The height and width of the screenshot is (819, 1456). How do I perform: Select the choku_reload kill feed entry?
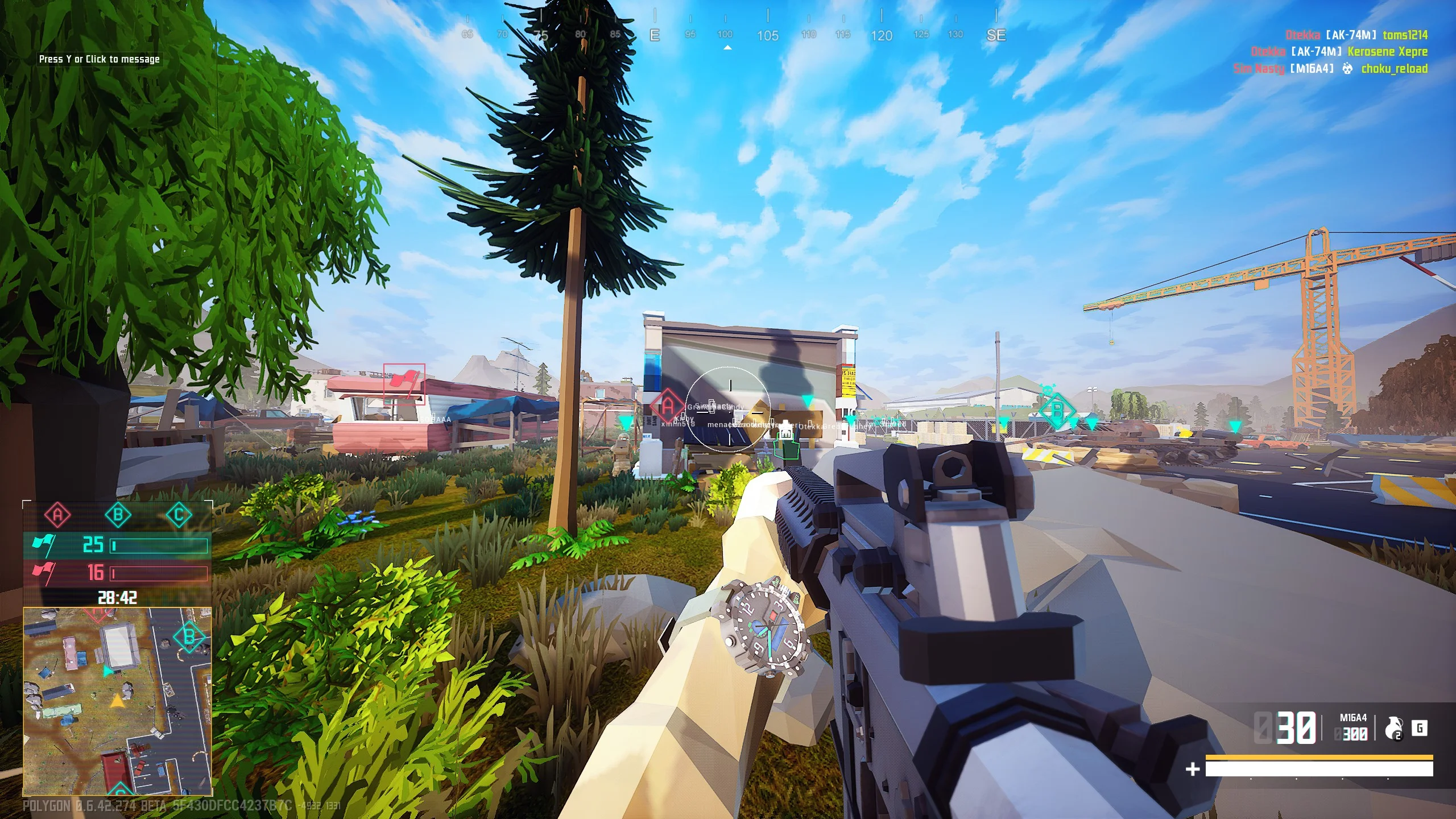click(x=1394, y=69)
